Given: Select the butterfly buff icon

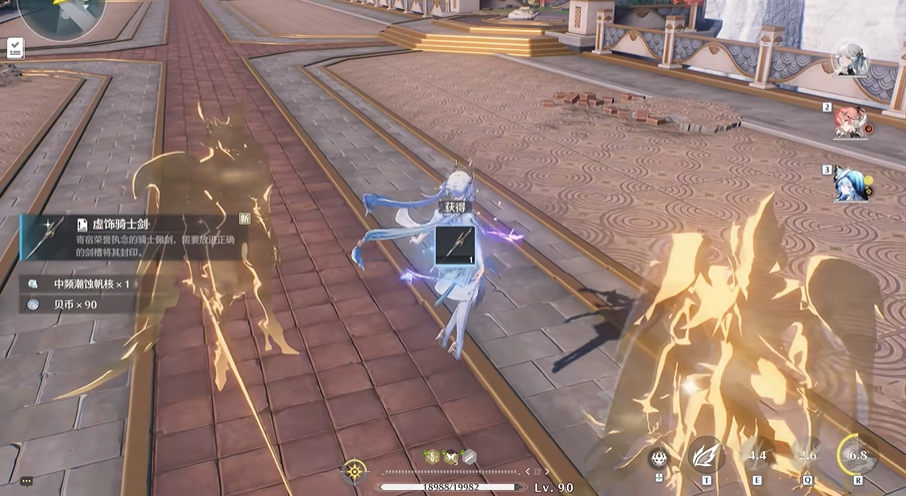Looking at the screenshot, I should tap(450, 456).
